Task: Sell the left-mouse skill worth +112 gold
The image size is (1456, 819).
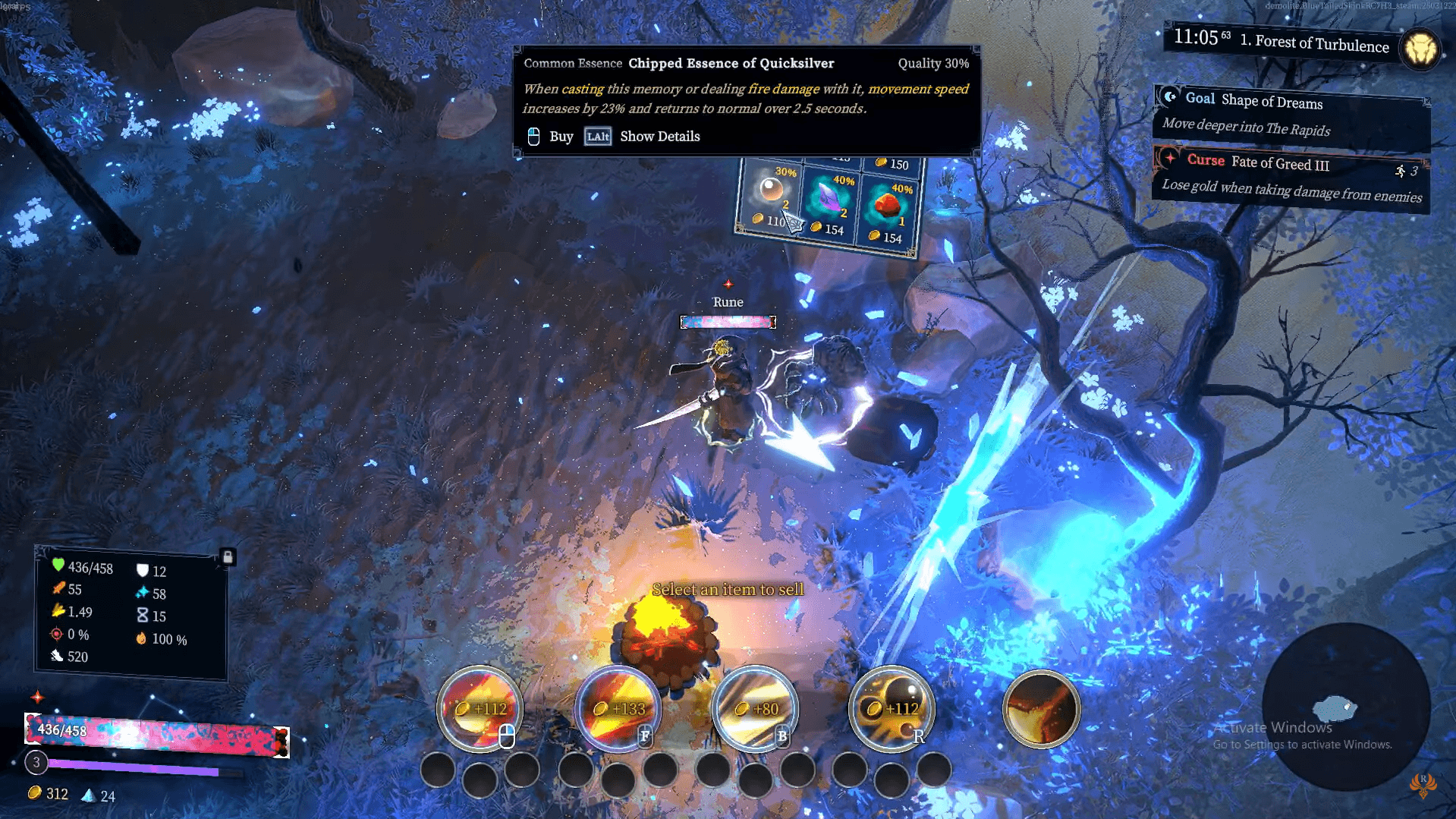Action: click(x=480, y=709)
